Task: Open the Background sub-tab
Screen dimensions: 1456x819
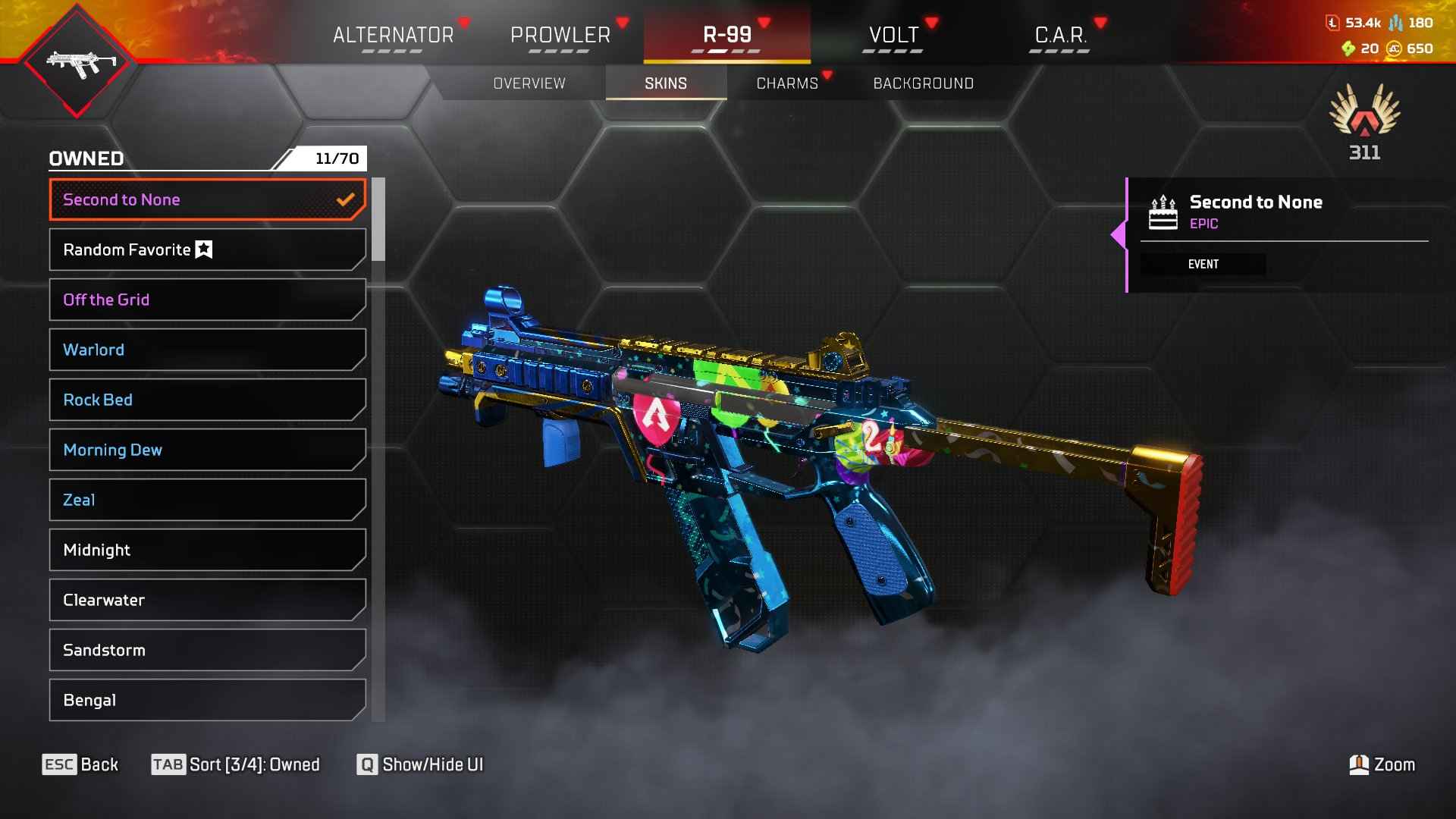Action: [923, 83]
